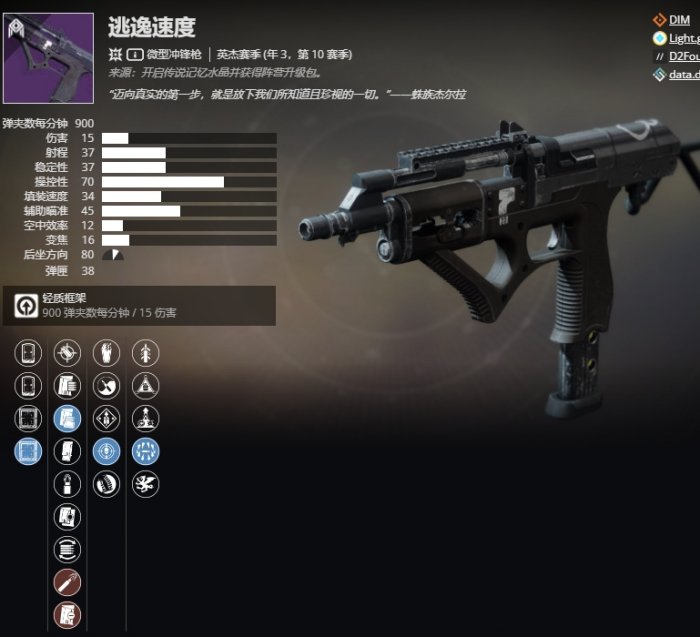Choose the crossed-out circle perk icon

67,352
